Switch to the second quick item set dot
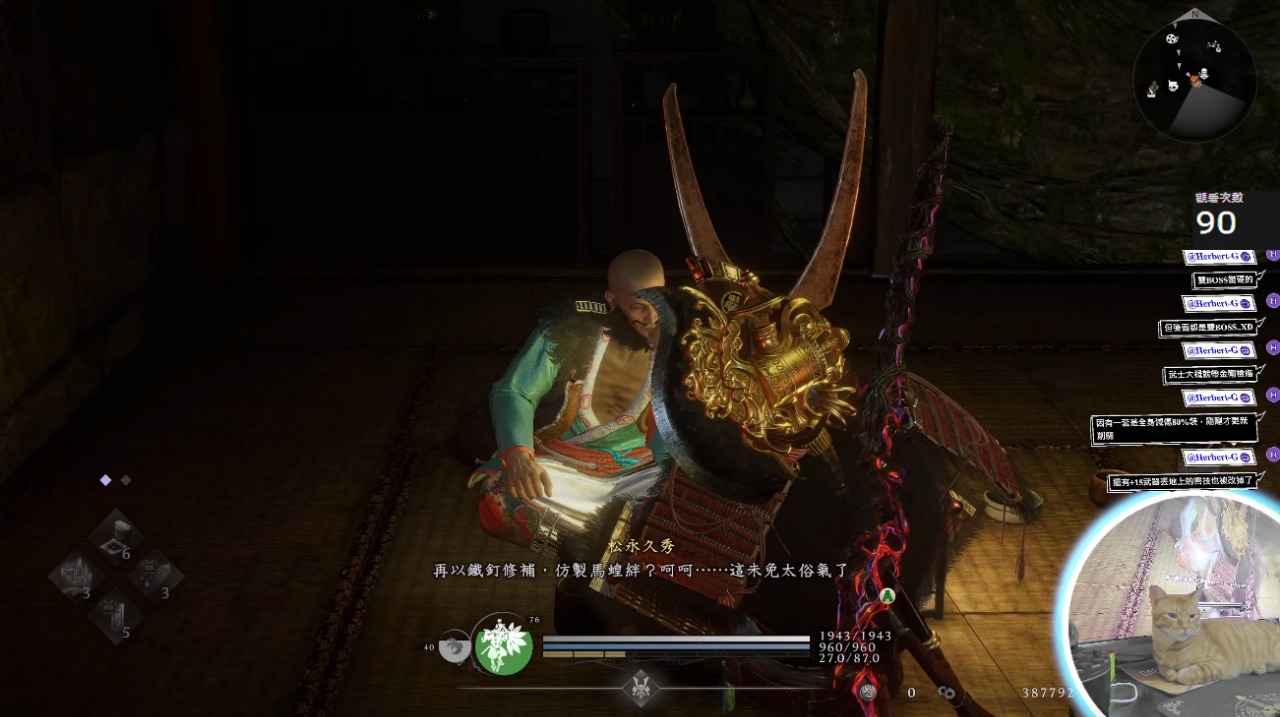This screenshot has width=1280, height=717. point(126,480)
